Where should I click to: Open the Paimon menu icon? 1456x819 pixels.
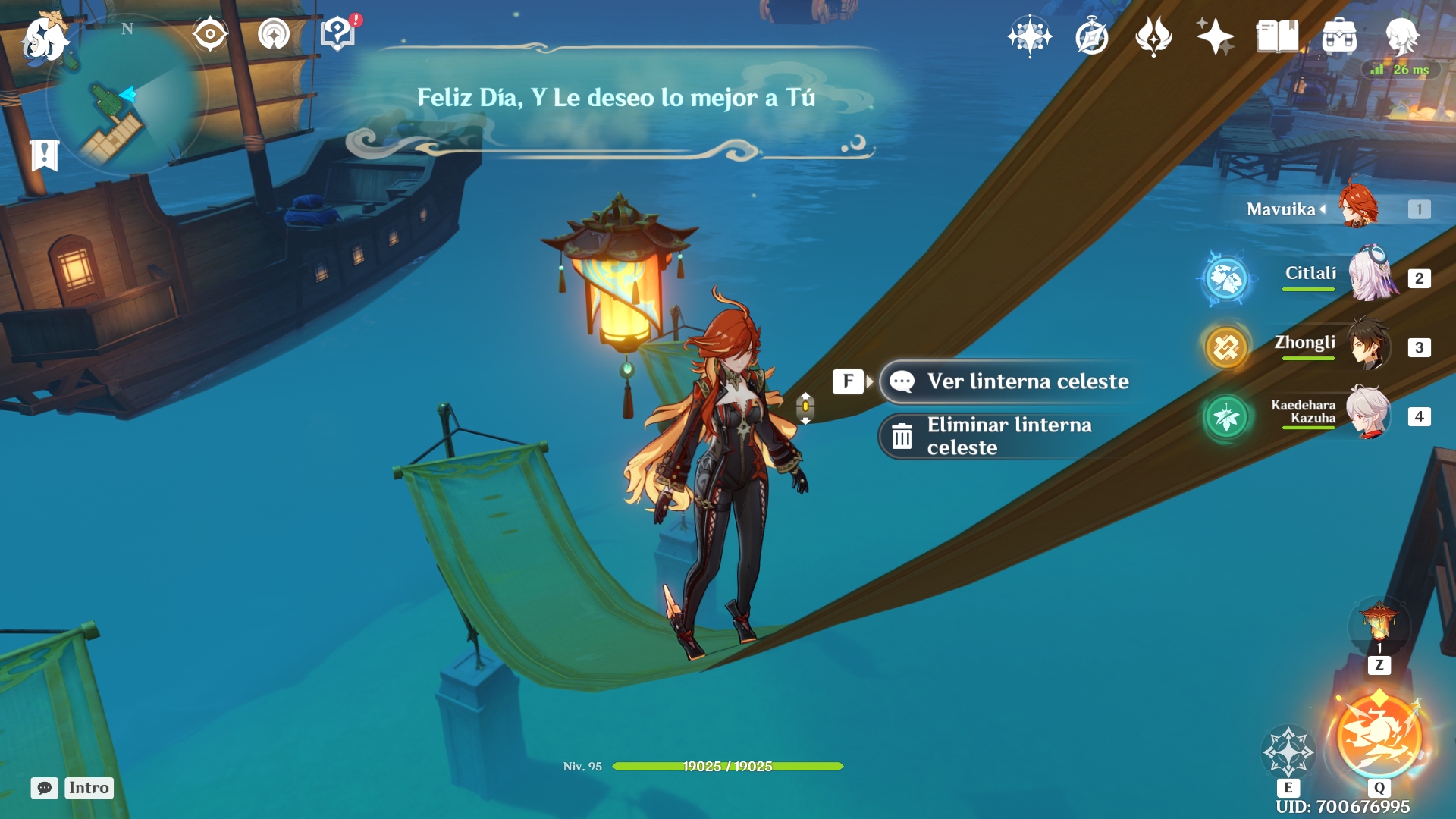(x=44, y=38)
